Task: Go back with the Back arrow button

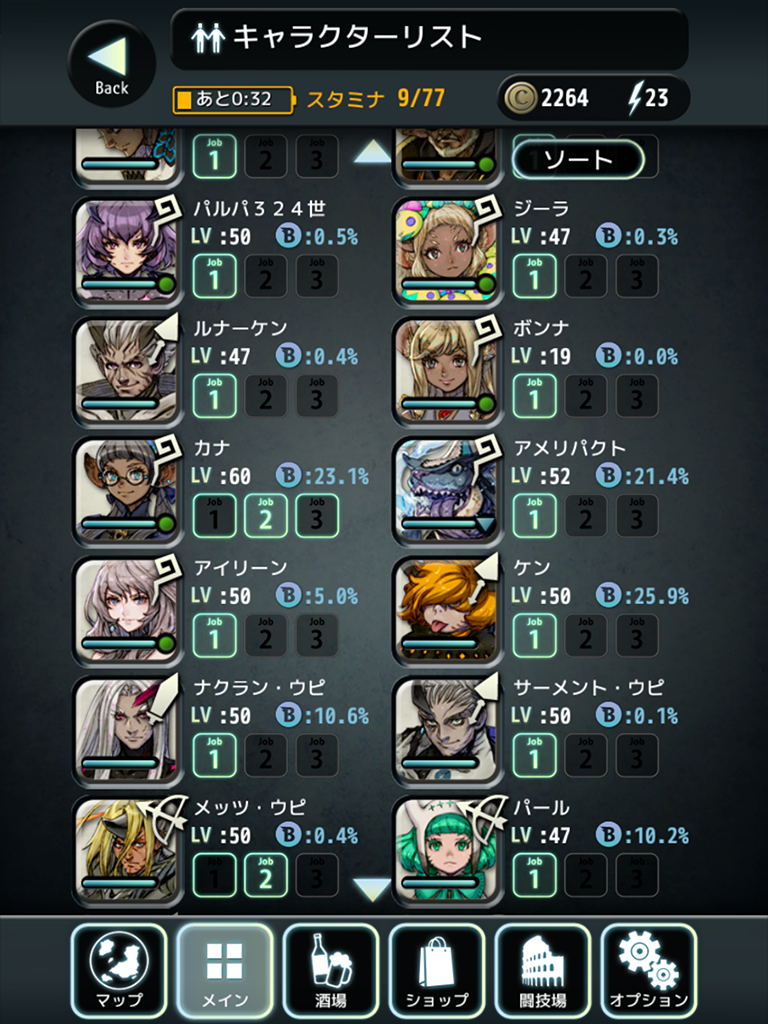Action: 111,65
